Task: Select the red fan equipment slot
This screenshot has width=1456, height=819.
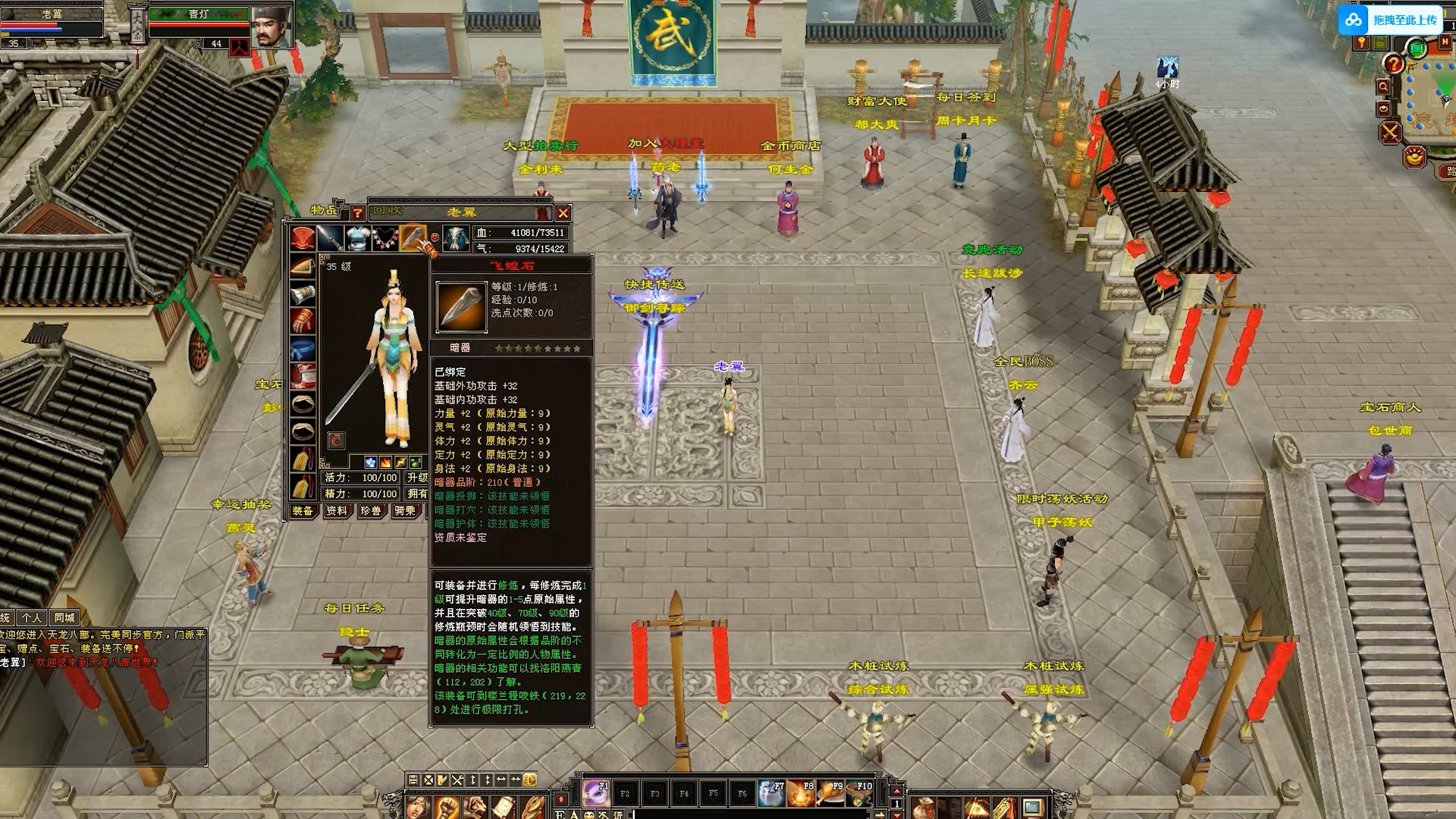Action: pyautogui.click(x=303, y=238)
